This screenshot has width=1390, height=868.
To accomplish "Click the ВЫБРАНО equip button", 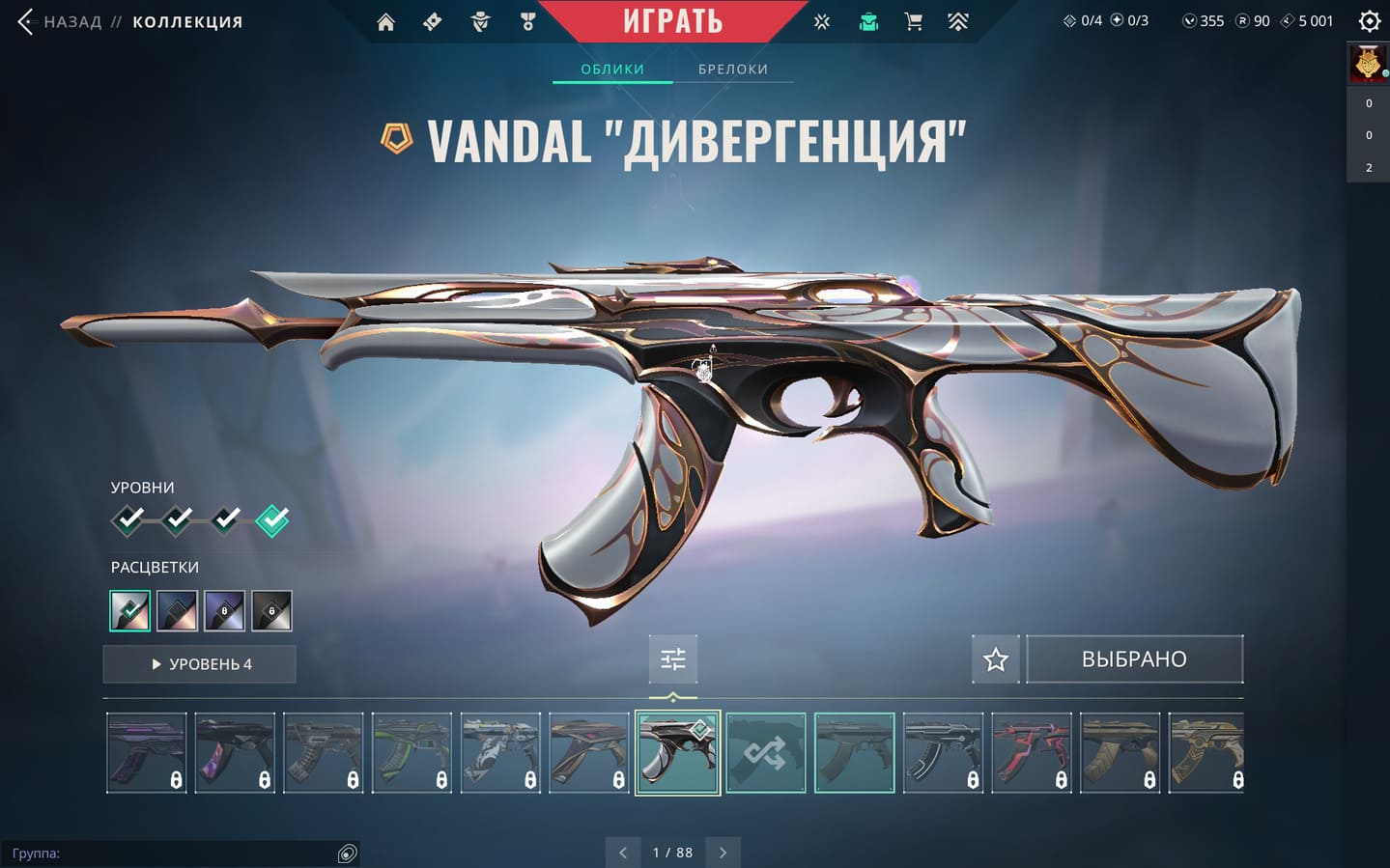I will 1134,659.
